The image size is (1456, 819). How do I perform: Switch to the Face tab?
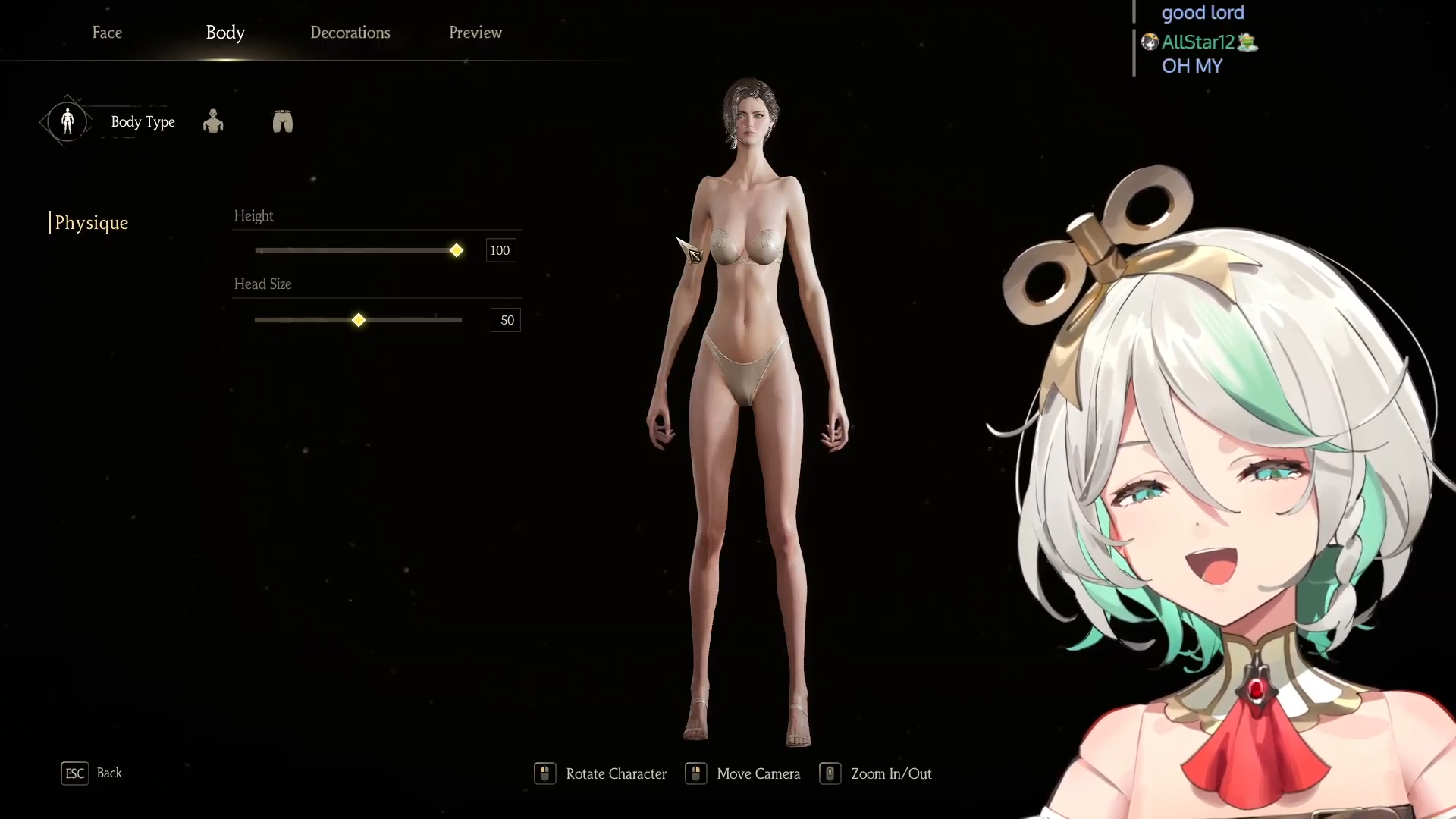pyautogui.click(x=107, y=33)
